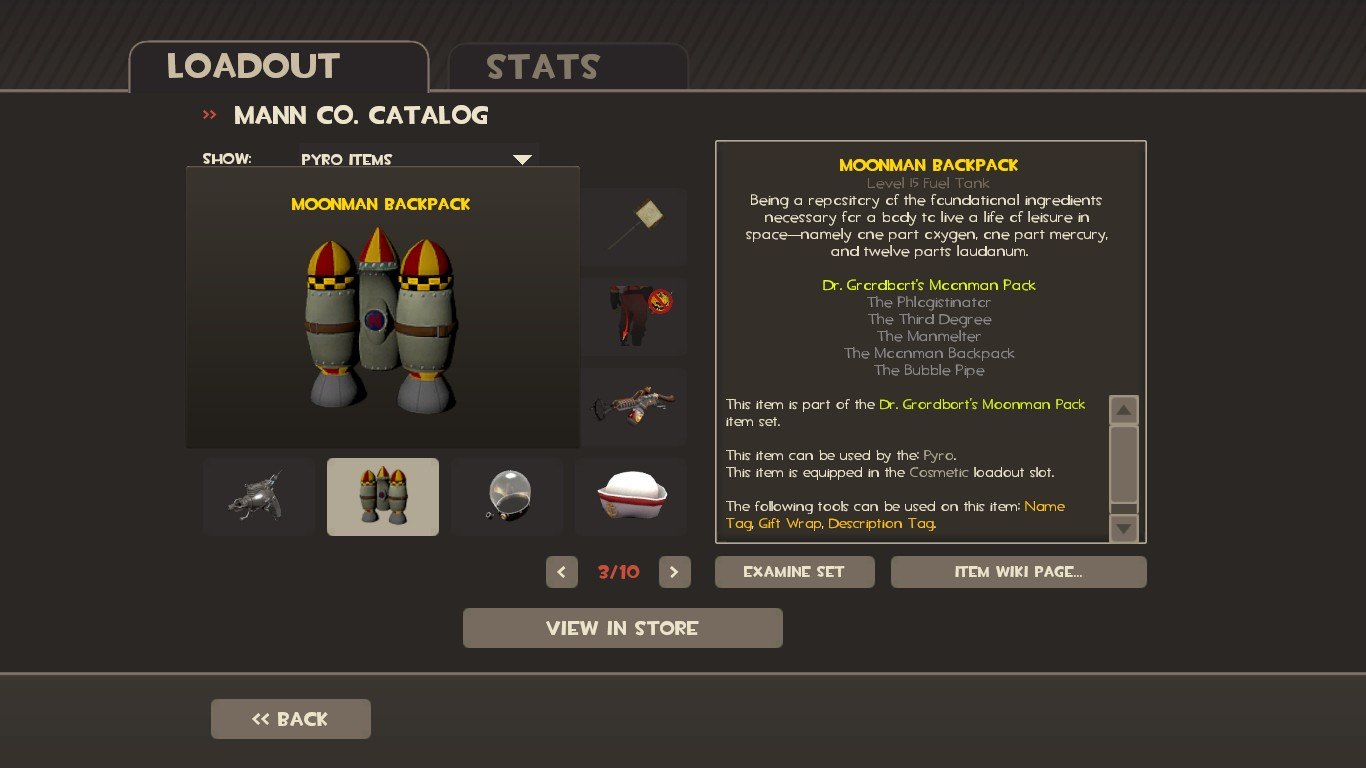The image size is (1366, 768).
Task: Go back with the Back button
Action: pos(290,719)
